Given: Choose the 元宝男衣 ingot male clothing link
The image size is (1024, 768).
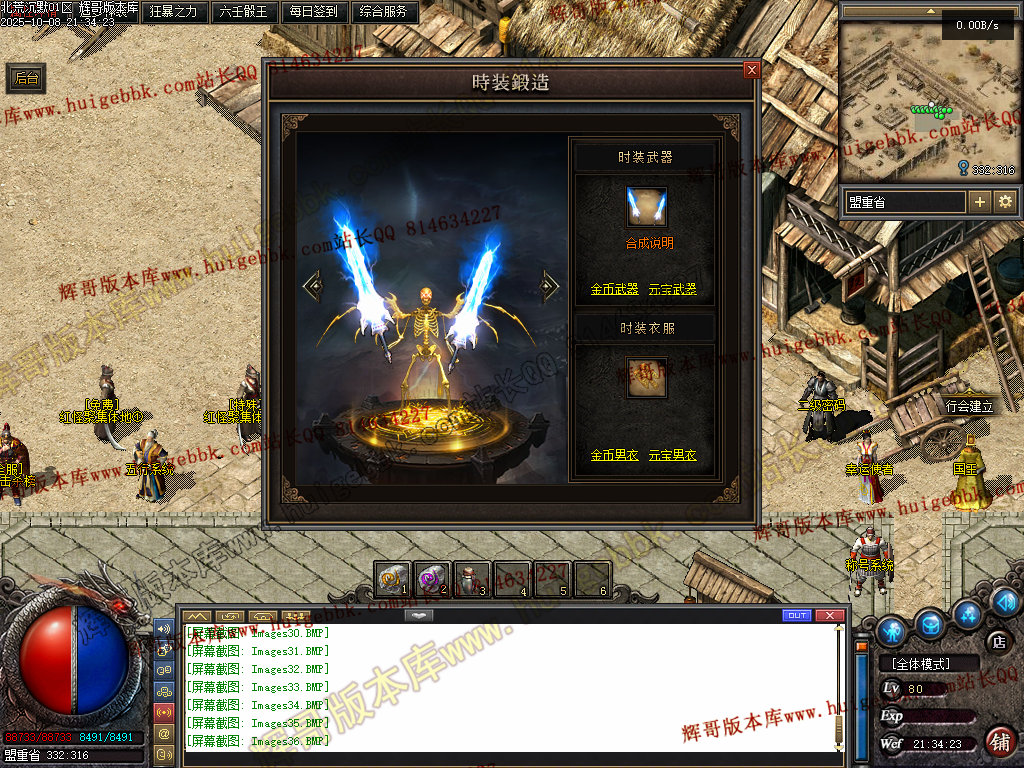Looking at the screenshot, I should pyautogui.click(x=672, y=455).
